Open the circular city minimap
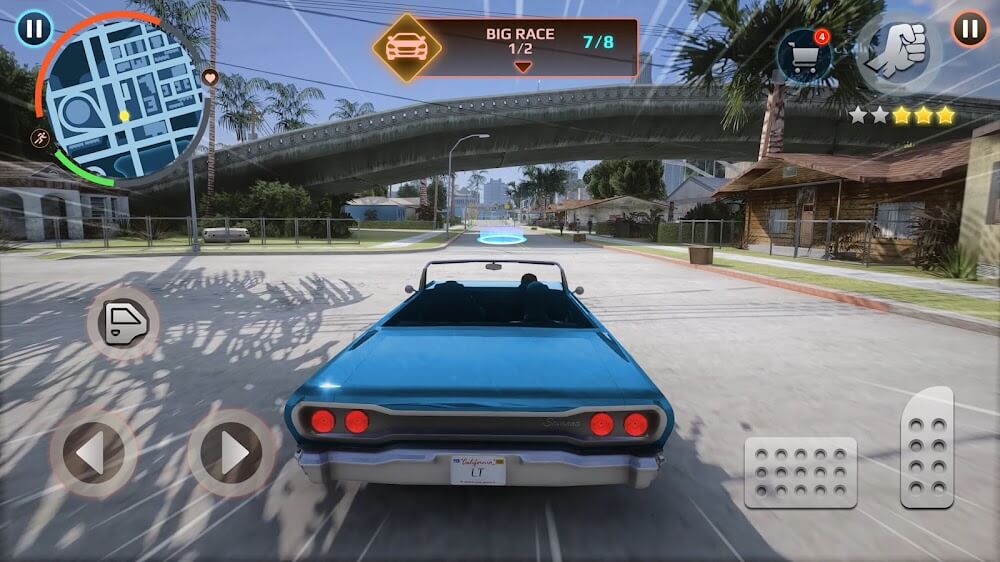 coord(124,98)
